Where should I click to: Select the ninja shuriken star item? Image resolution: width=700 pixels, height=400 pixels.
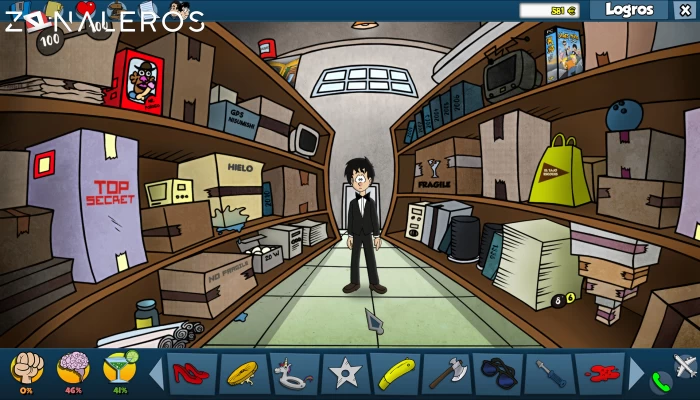pyautogui.click(x=345, y=373)
